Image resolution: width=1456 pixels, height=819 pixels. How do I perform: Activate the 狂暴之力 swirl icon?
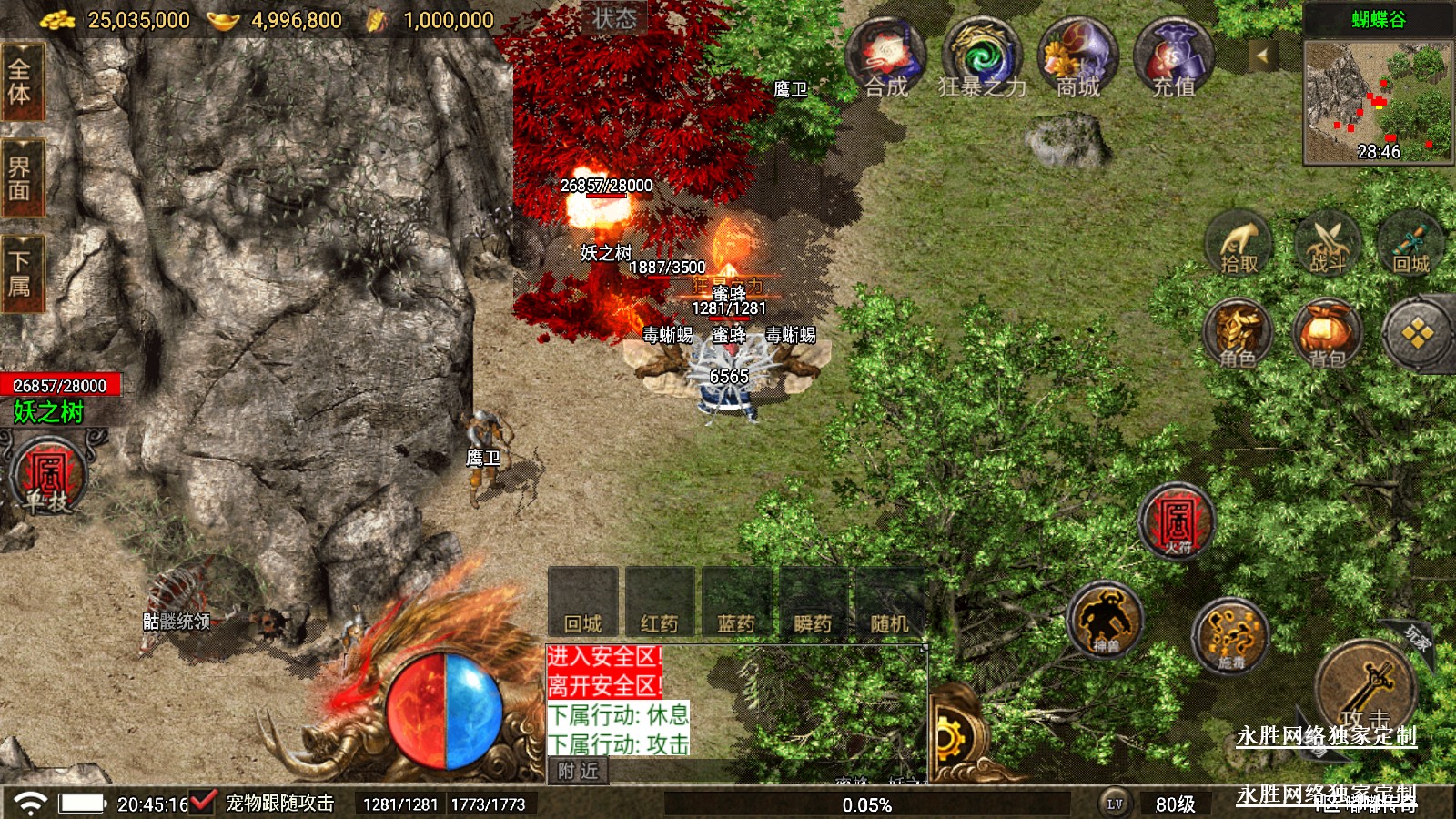(x=981, y=58)
